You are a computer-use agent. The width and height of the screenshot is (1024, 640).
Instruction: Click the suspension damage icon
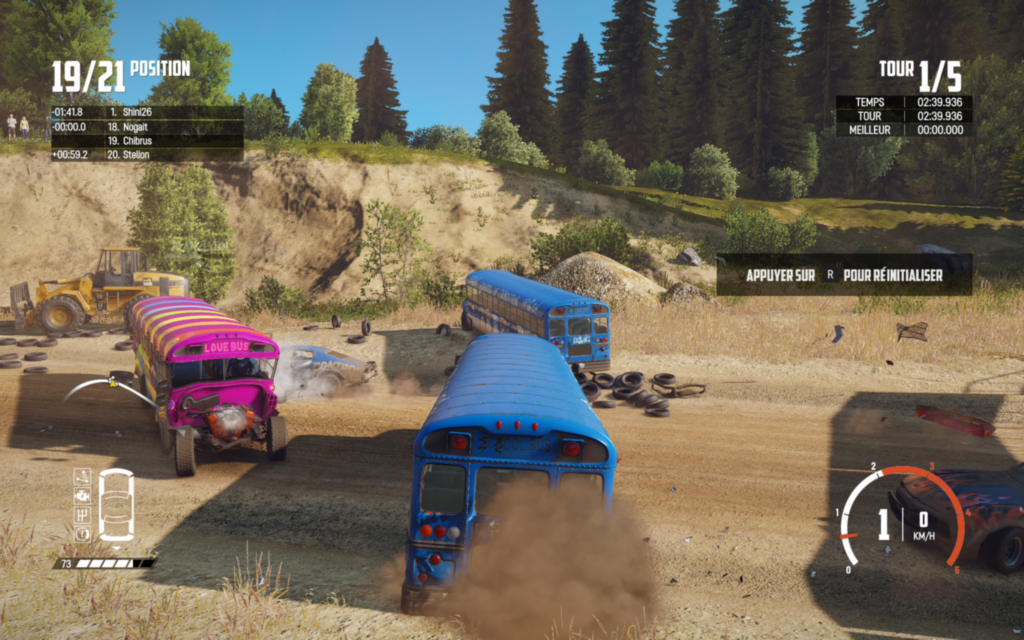[82, 476]
